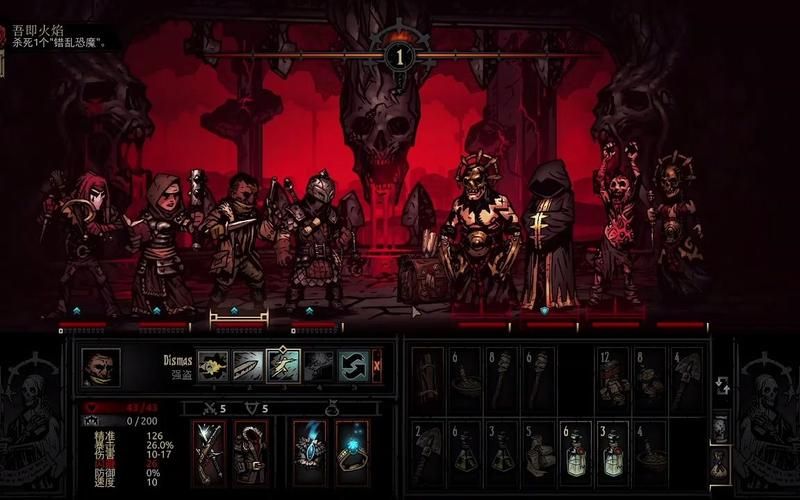Switch to the map tab
The width and height of the screenshot is (800, 500).
pyautogui.click(x=720, y=428)
